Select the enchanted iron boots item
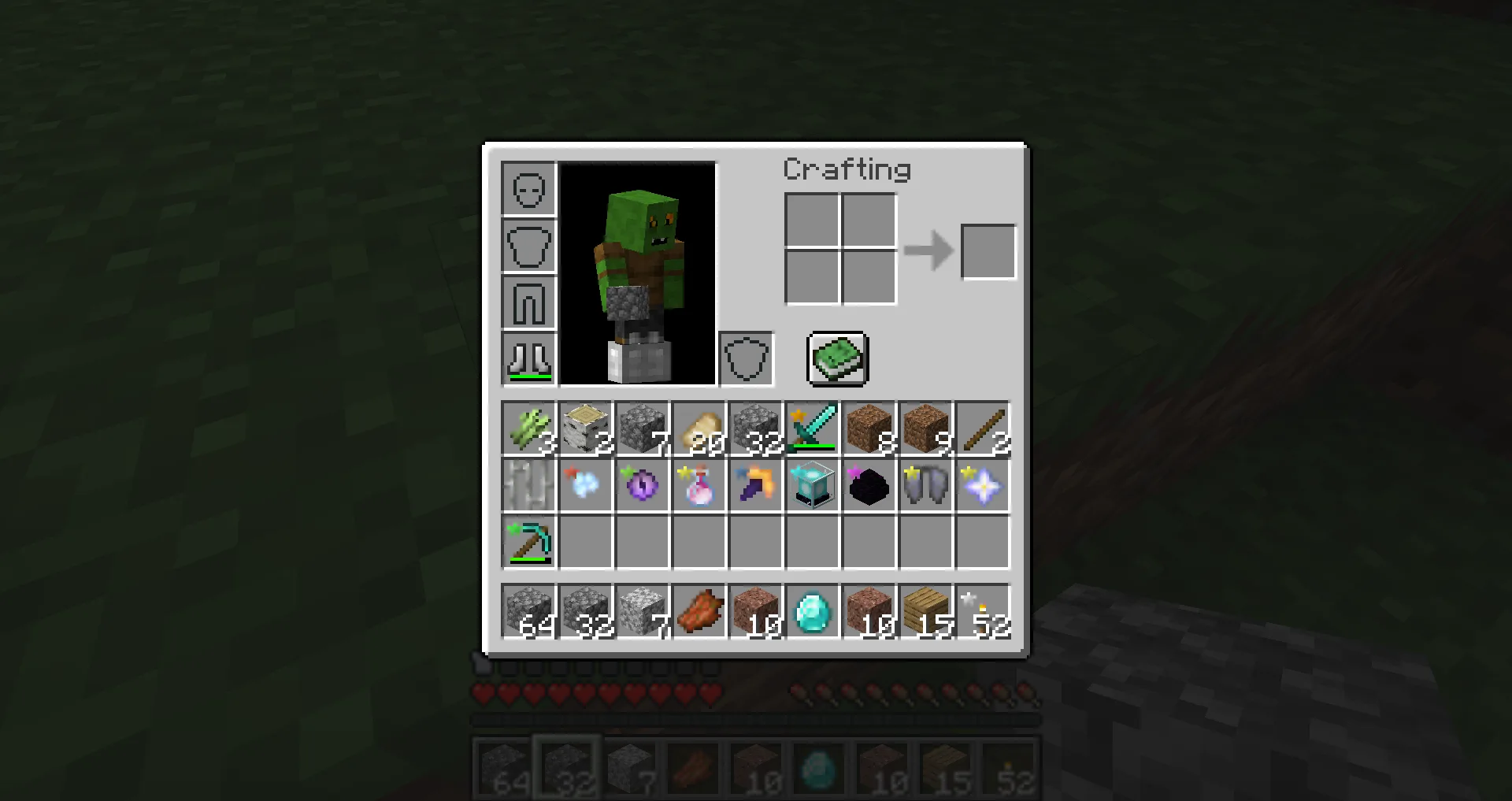Screen dimensions: 1512x801 click(x=925, y=484)
